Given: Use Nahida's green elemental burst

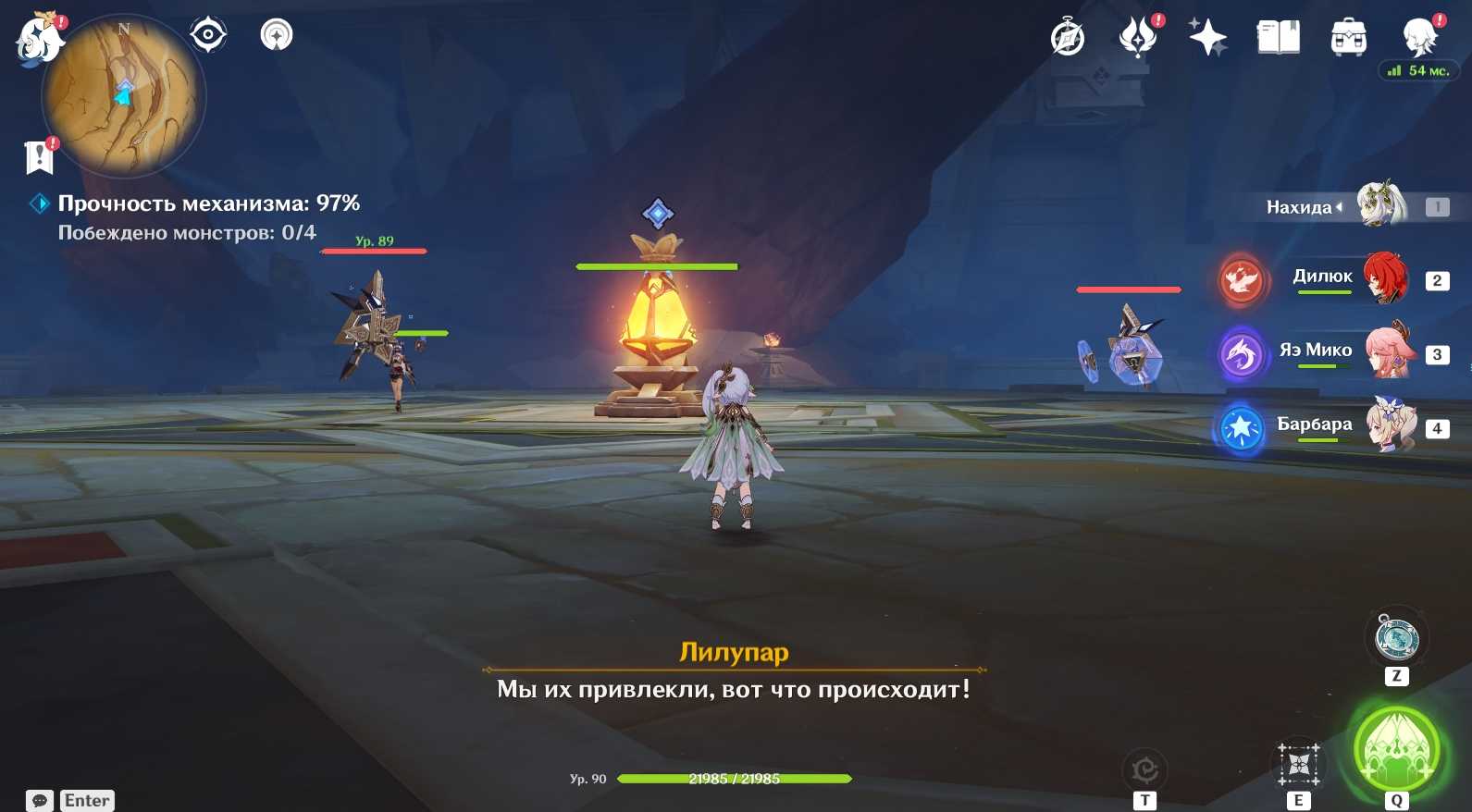Looking at the screenshot, I should click(1395, 748).
